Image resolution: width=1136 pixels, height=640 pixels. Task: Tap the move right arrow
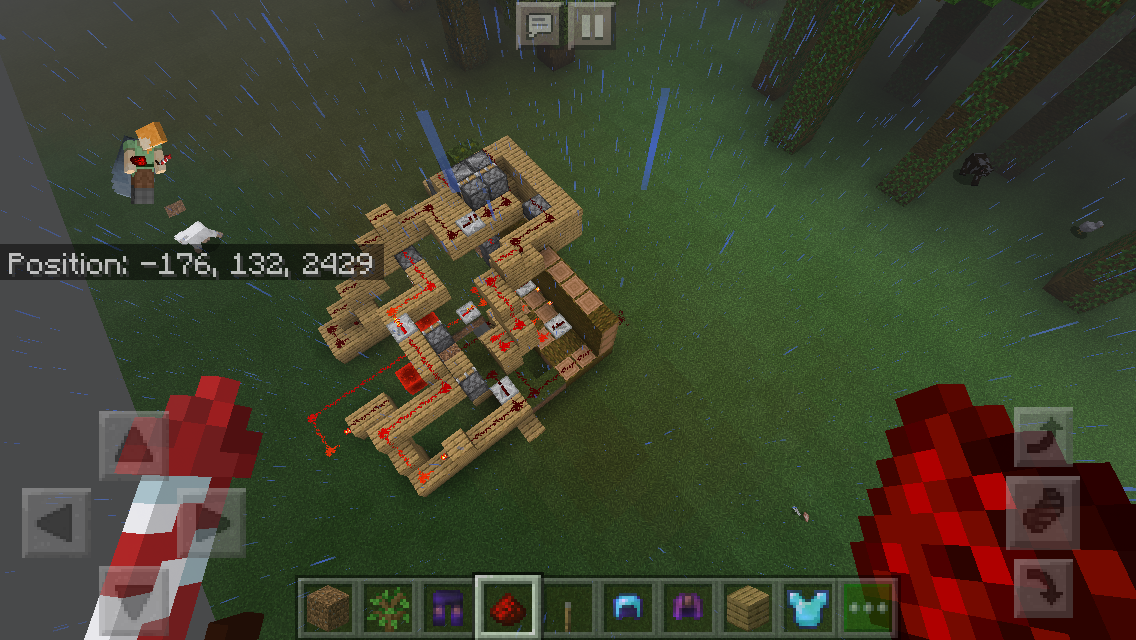pyautogui.click(x=212, y=523)
